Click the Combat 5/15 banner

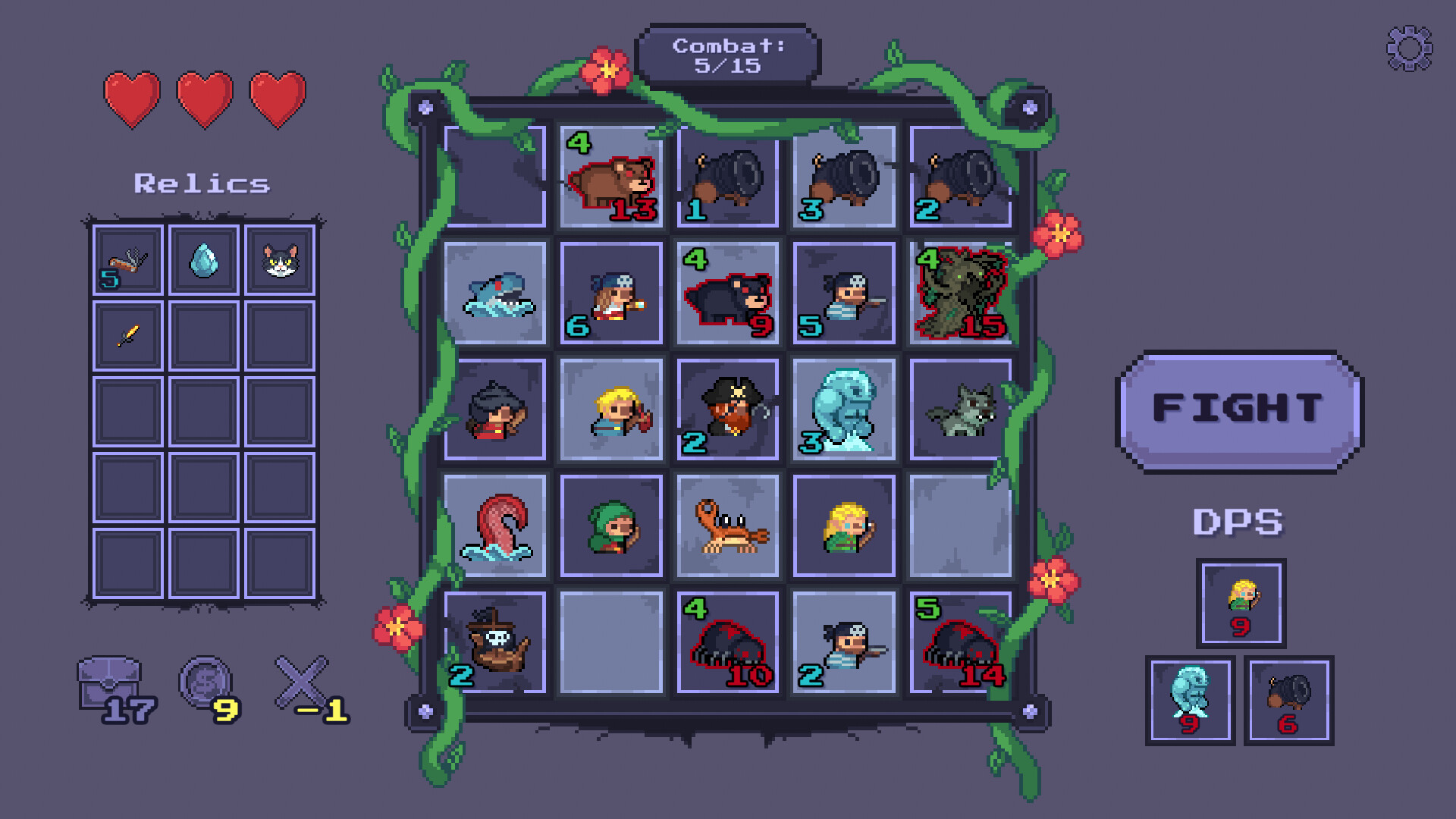(730, 55)
